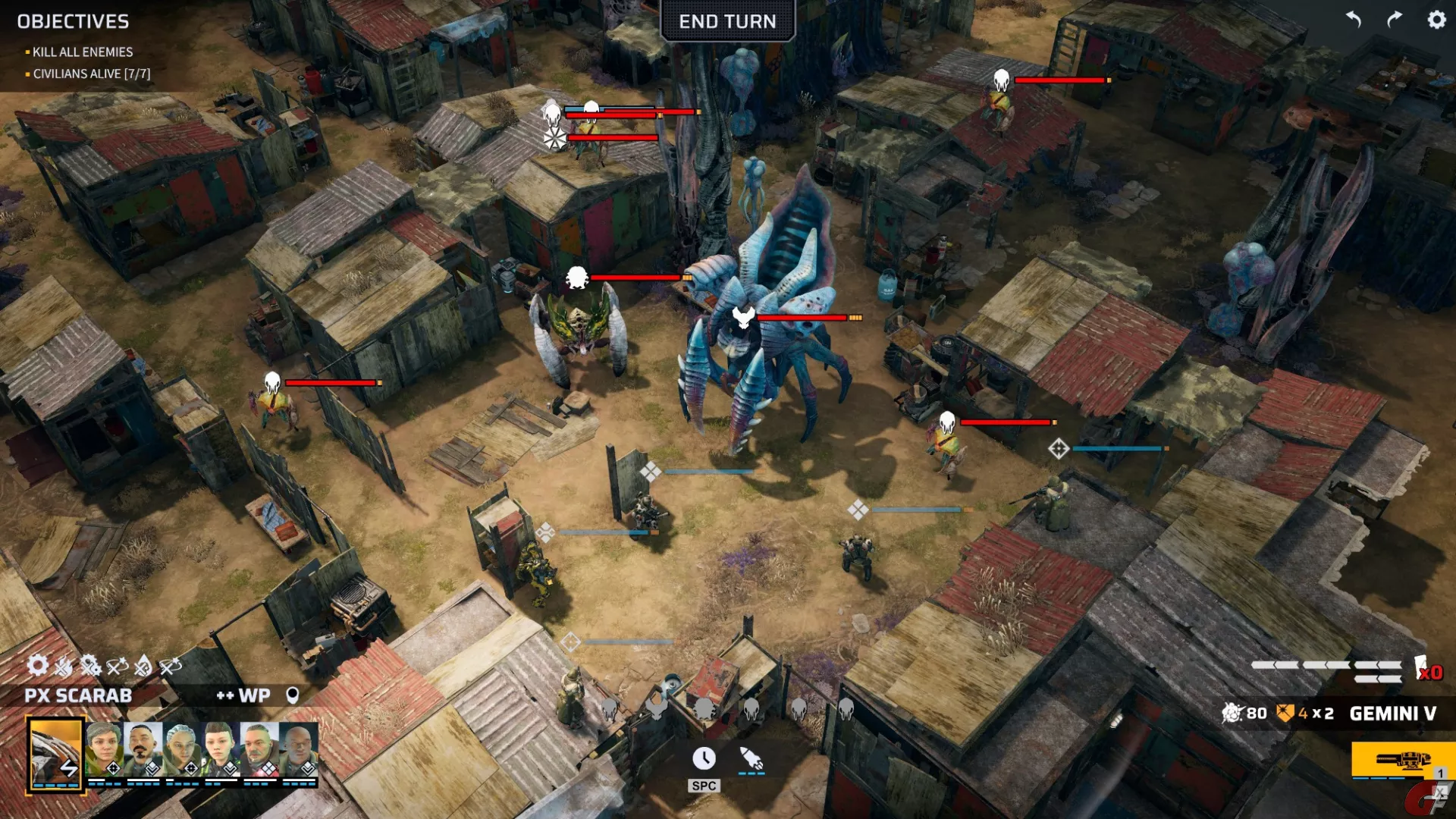Click the map pin icon beside WP
The height and width of the screenshot is (819, 1456).
pyautogui.click(x=292, y=695)
